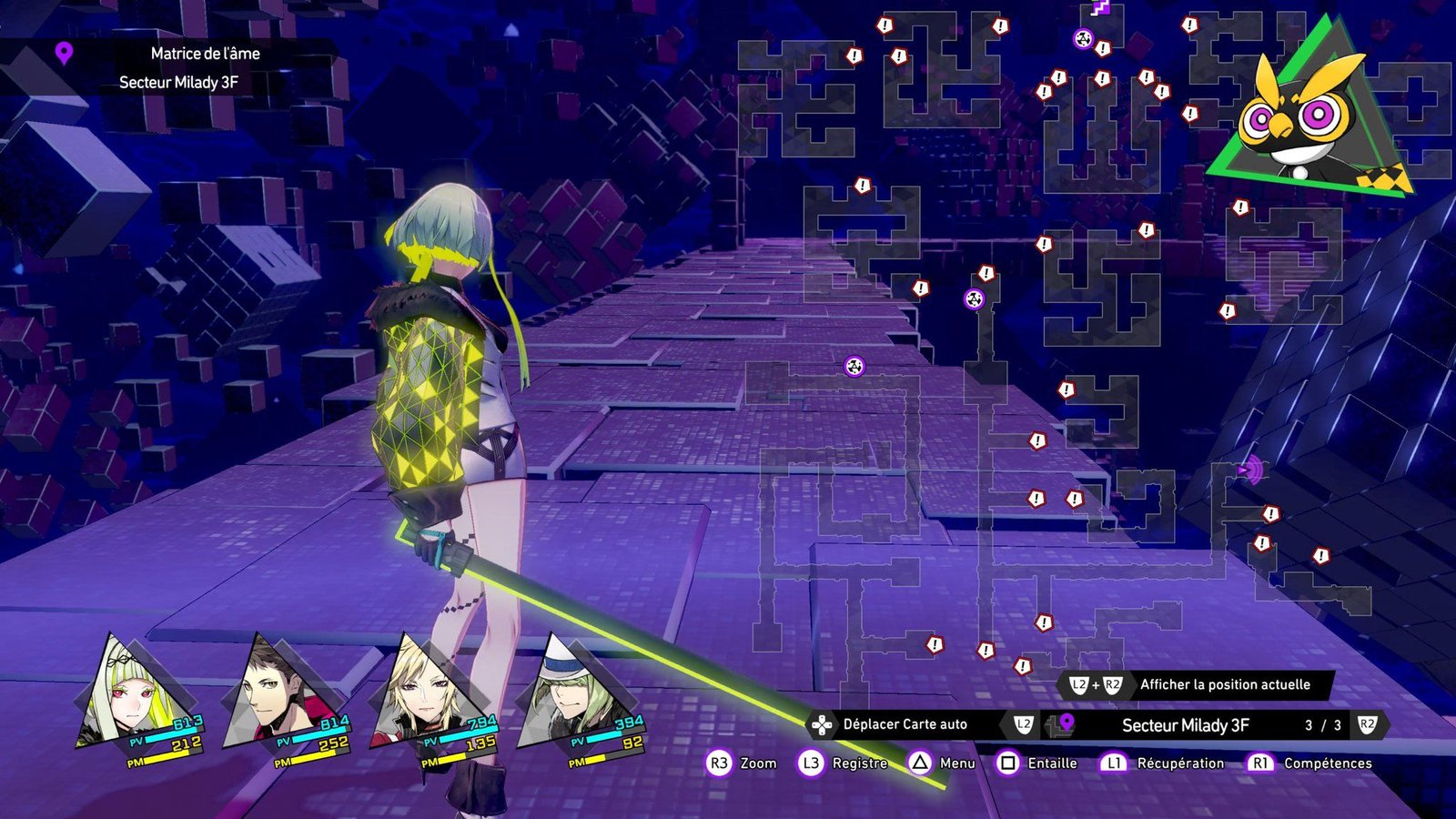Screen dimensions: 1456x819
Task: Click the L3 icon next to Registre
Action: [x=809, y=763]
